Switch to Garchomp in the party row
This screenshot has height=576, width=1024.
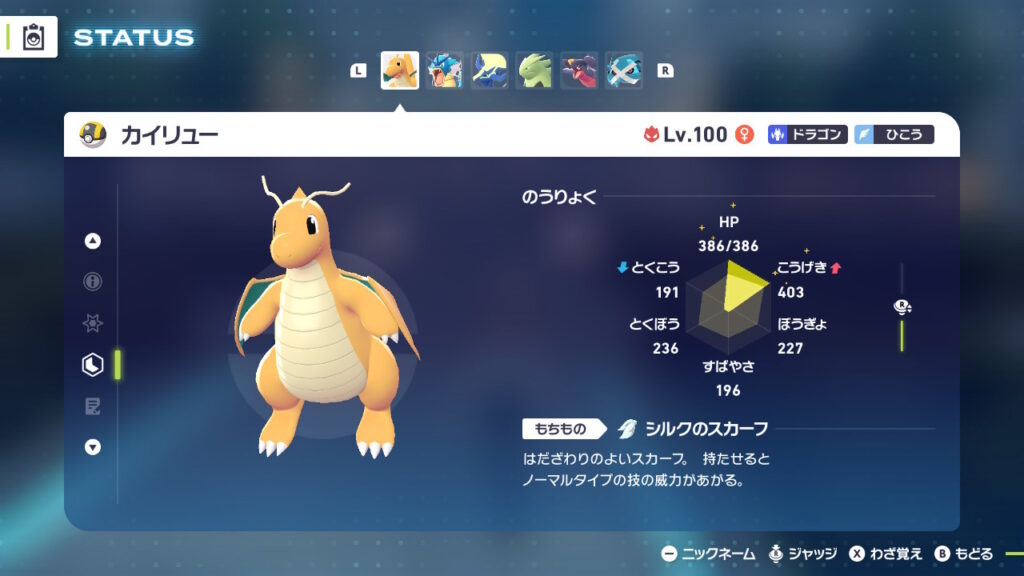[580, 71]
